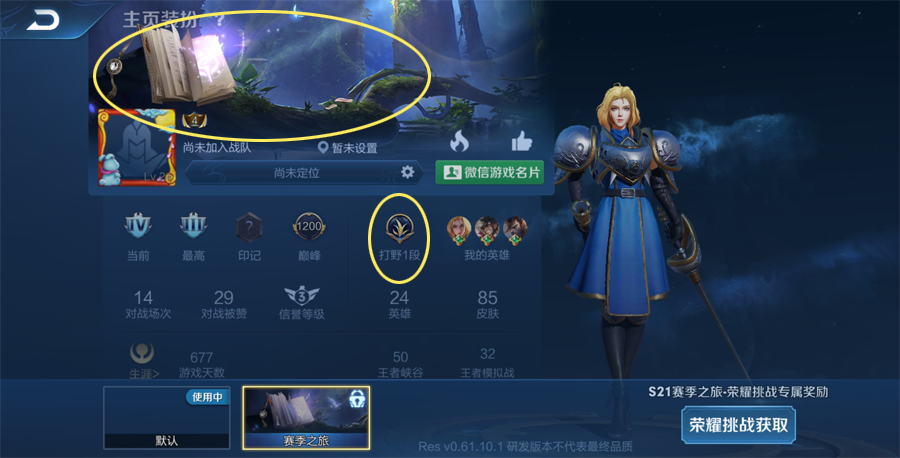The width and height of the screenshot is (900, 458).
Task: Go back using the return arrow
Action: 42,19
